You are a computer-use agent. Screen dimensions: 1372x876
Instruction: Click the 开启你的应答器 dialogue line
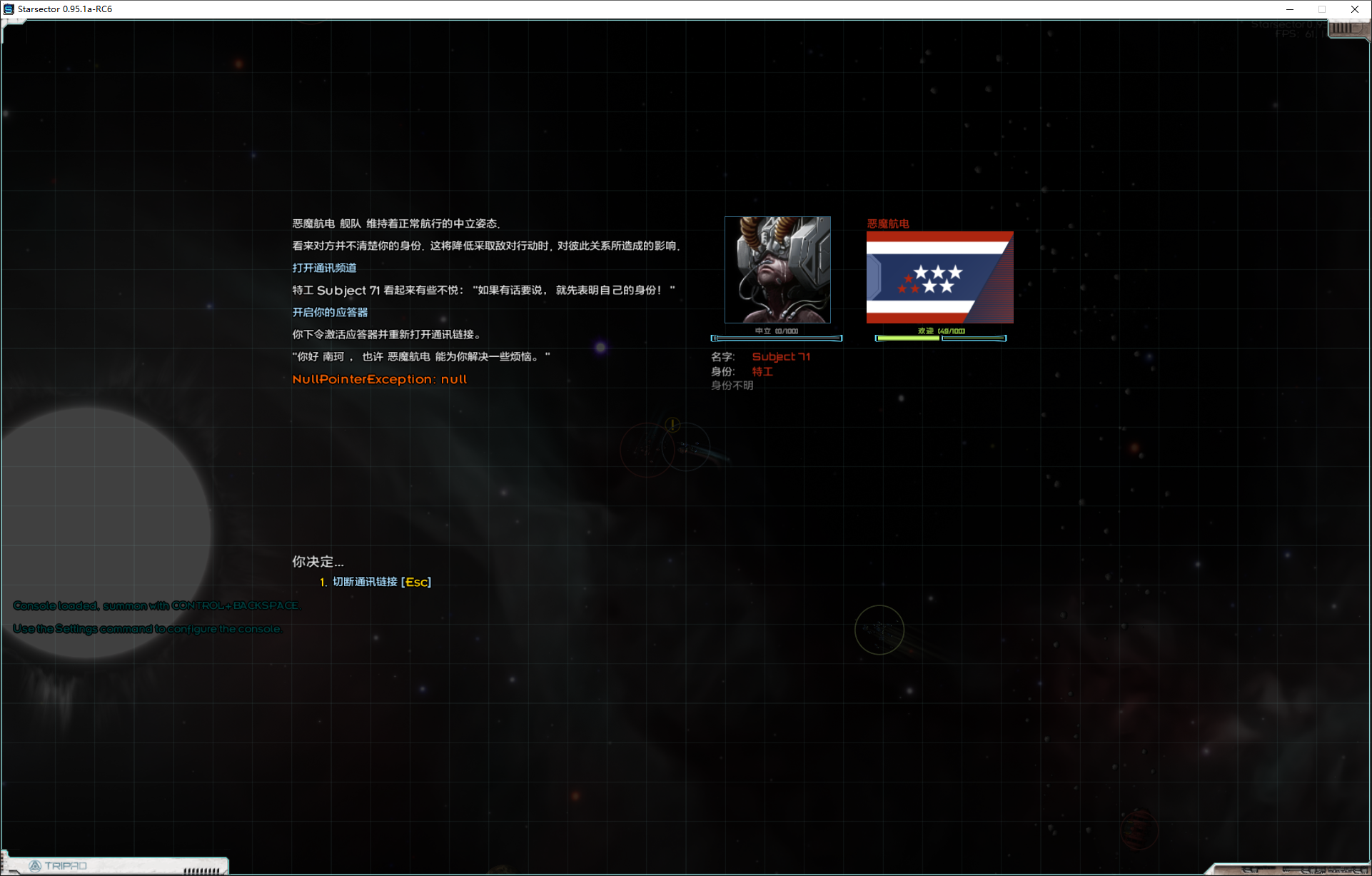(x=329, y=312)
